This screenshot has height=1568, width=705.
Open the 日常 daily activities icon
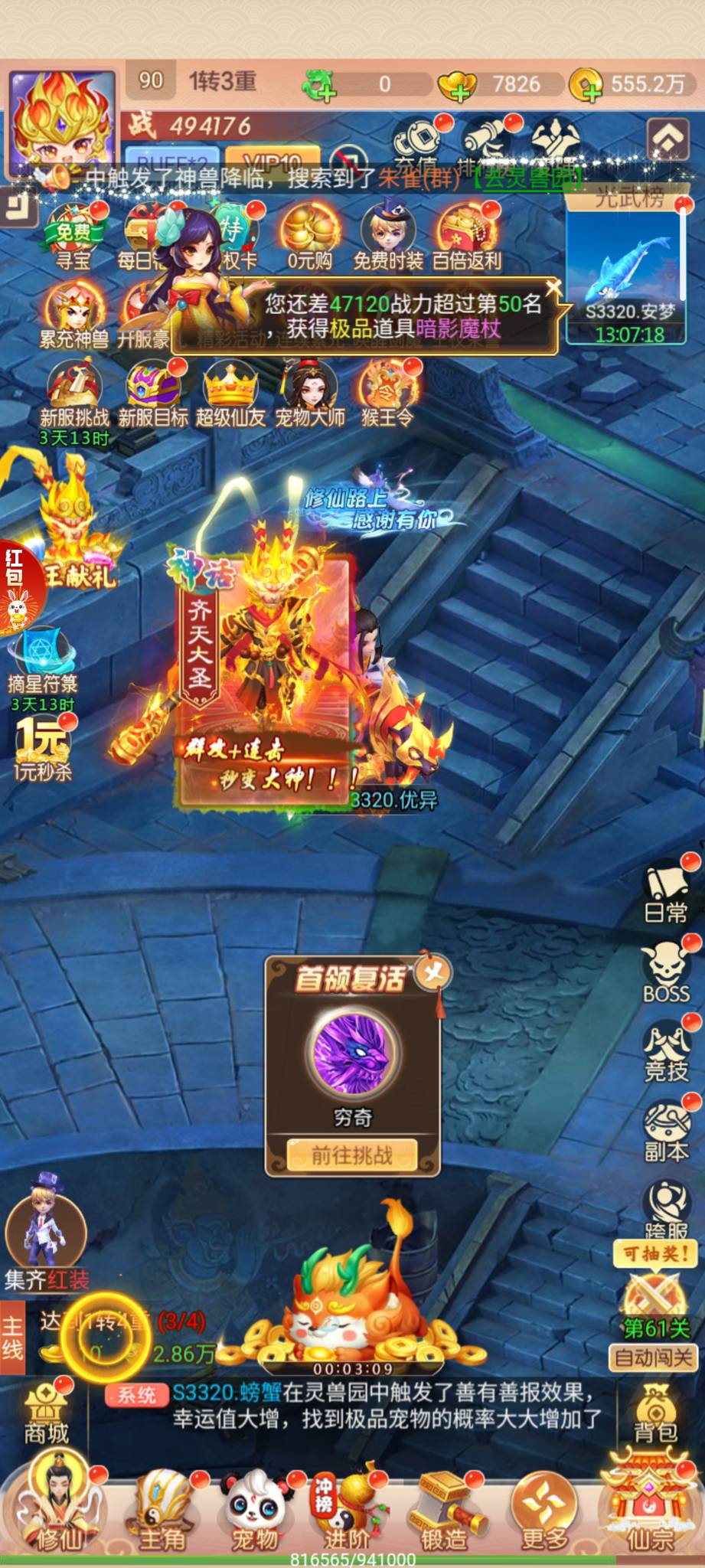(667, 894)
